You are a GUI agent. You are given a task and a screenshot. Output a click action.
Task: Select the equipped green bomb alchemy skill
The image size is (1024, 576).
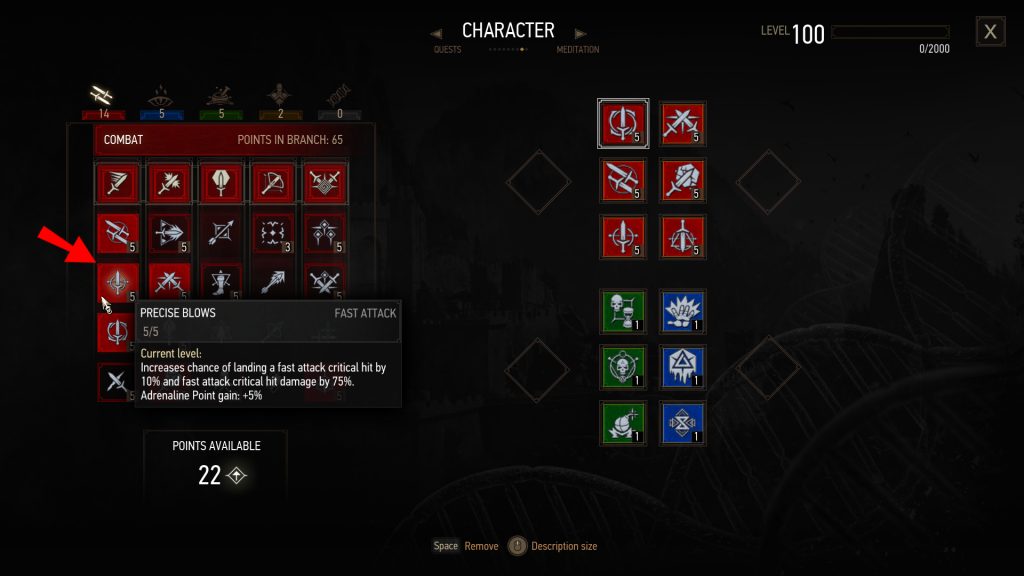(623, 422)
